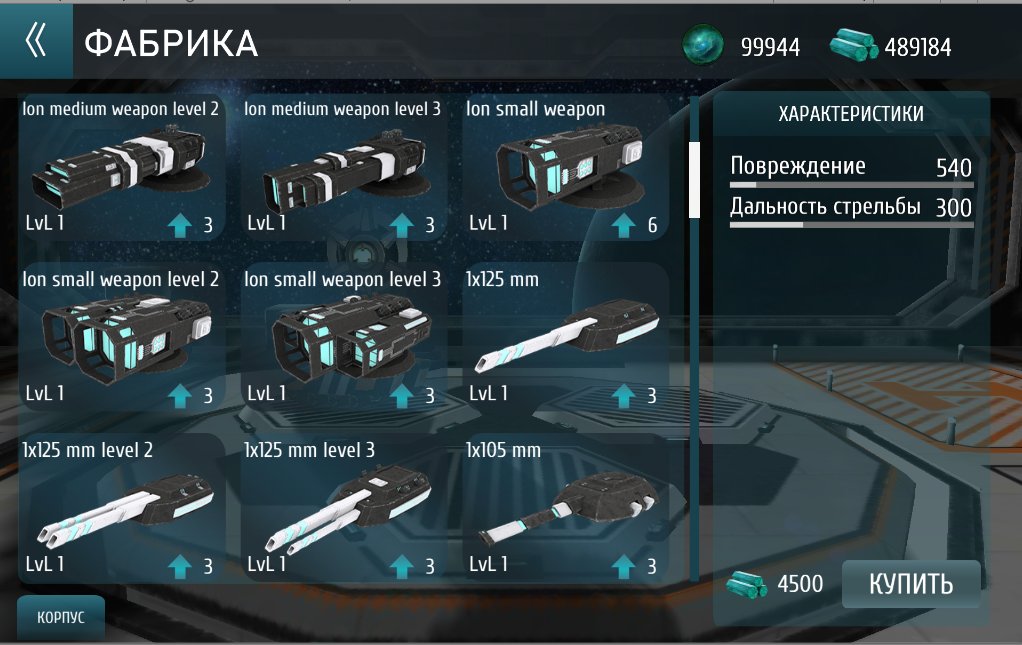Go back using the double-arrow button
Image resolution: width=1022 pixels, height=645 pixels.
36,41
